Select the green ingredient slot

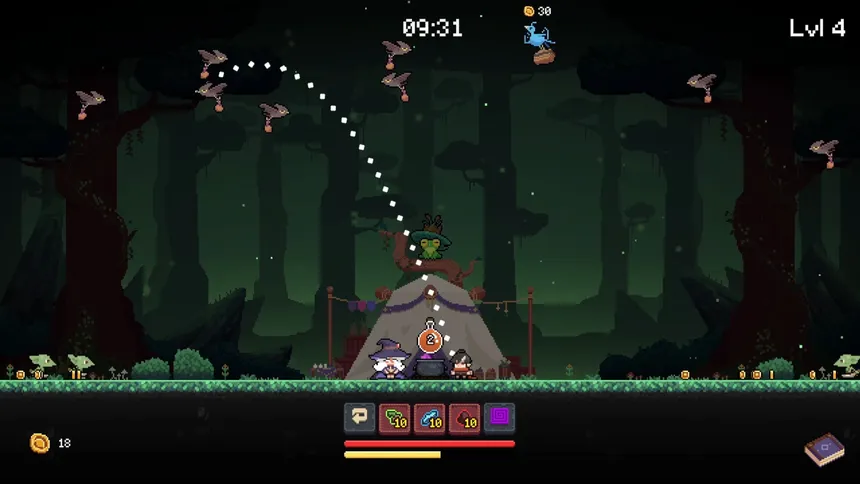click(394, 417)
